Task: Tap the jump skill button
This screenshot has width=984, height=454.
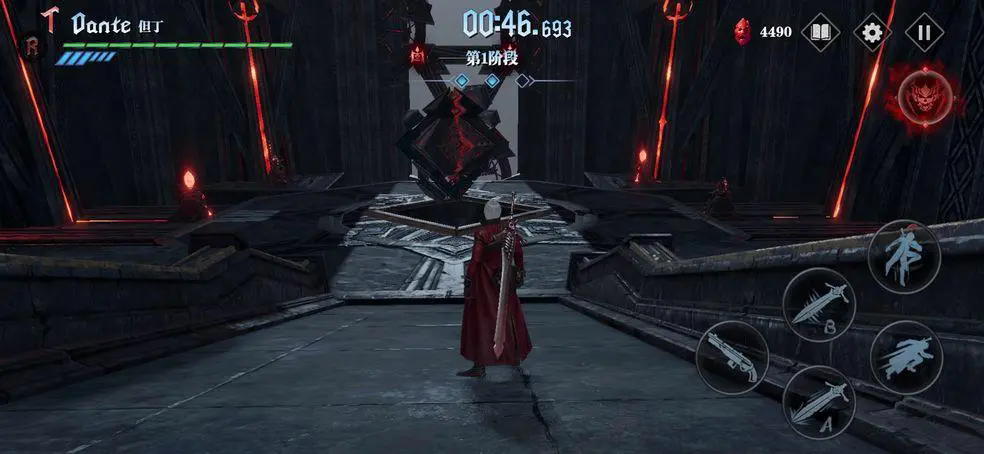Action: [x=904, y=257]
